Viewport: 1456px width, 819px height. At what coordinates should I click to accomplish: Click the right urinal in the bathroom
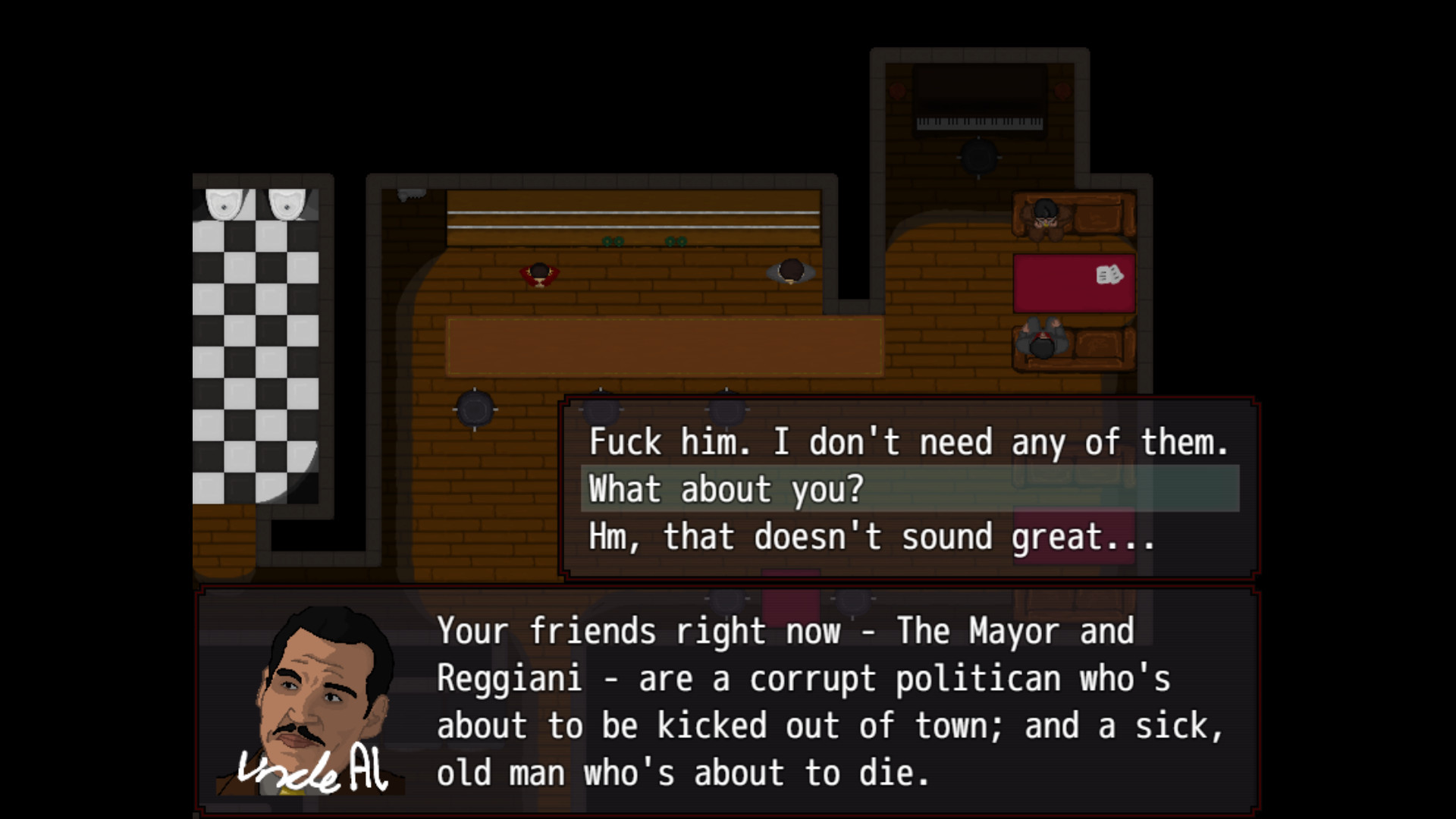click(287, 201)
